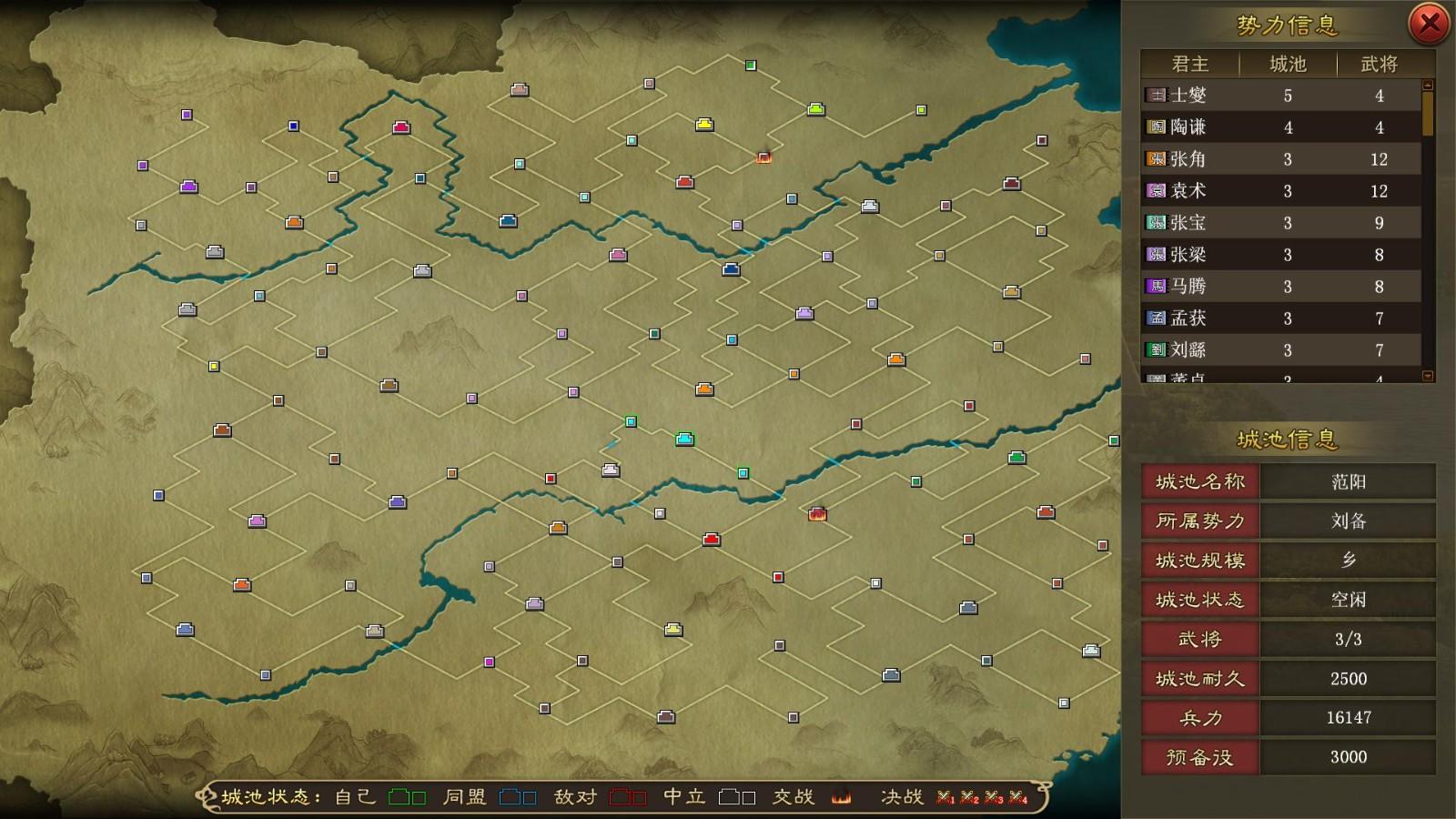Click the 势力信息 panel title

1286,23
